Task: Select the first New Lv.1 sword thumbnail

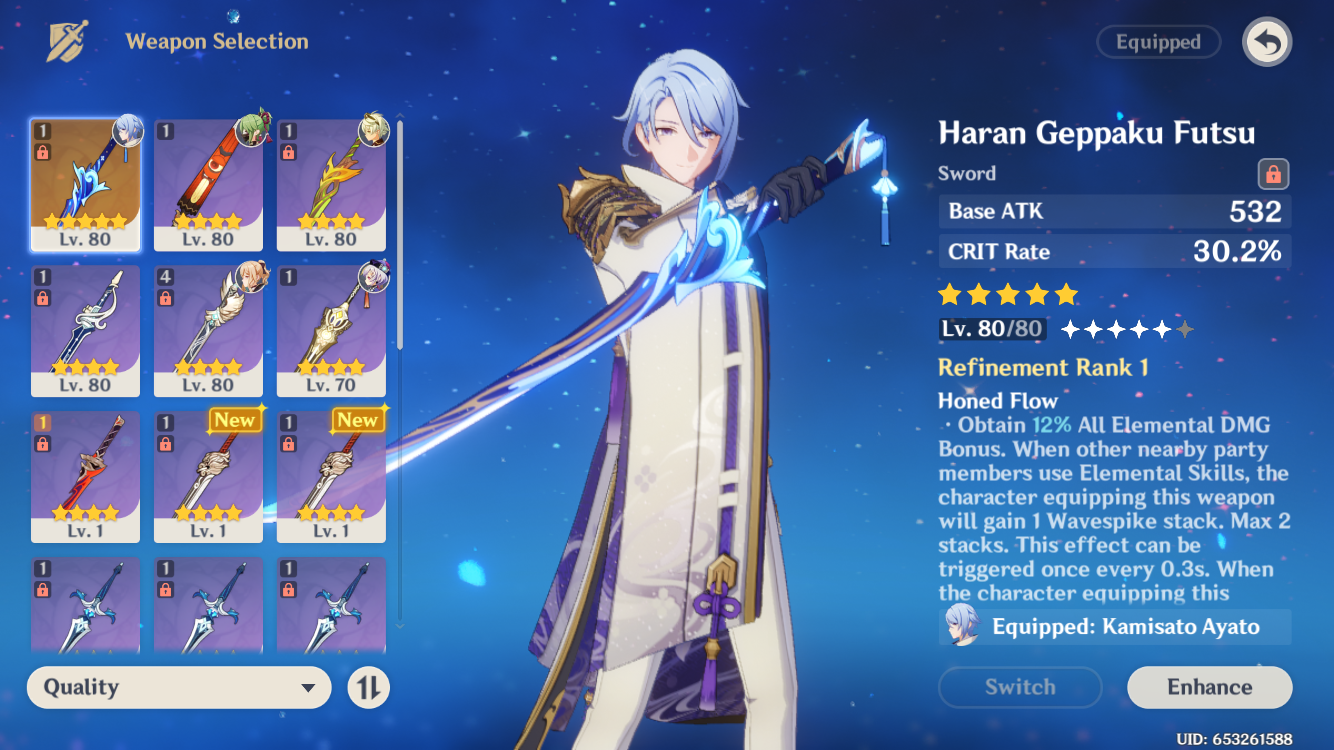Action: 208,475
